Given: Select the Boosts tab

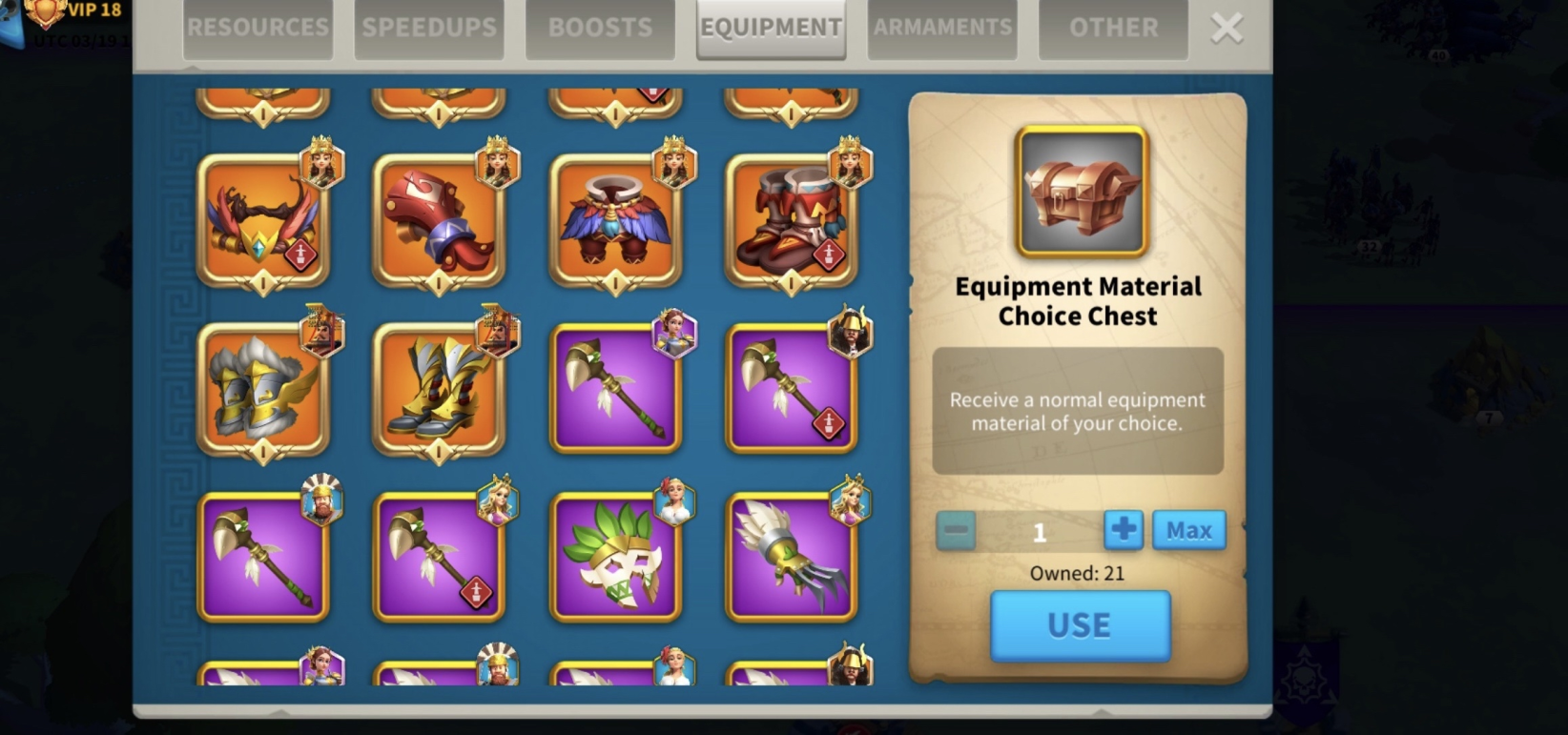Looking at the screenshot, I should 600,29.
